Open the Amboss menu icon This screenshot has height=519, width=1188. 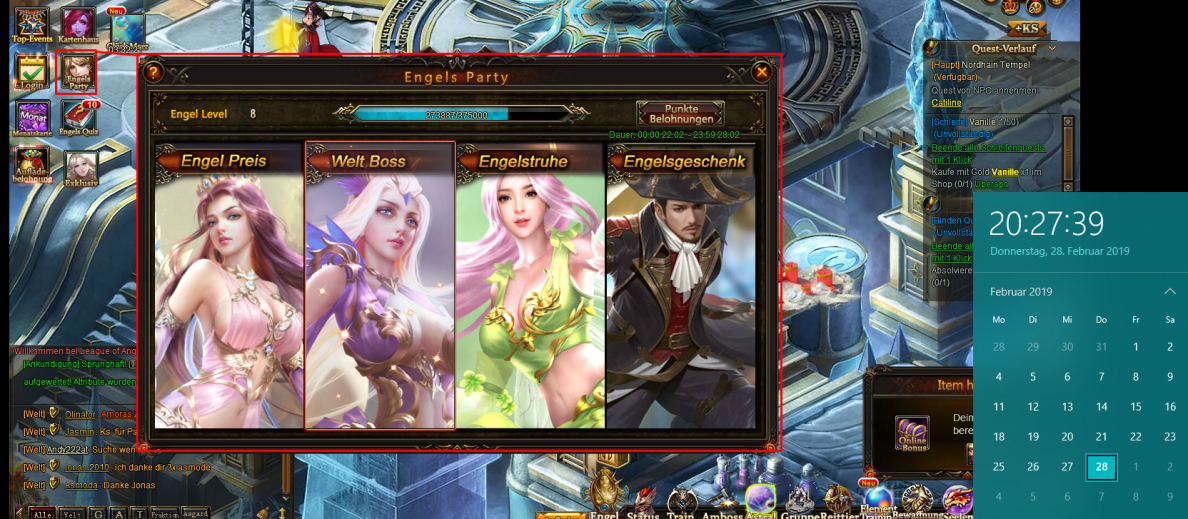(723, 500)
